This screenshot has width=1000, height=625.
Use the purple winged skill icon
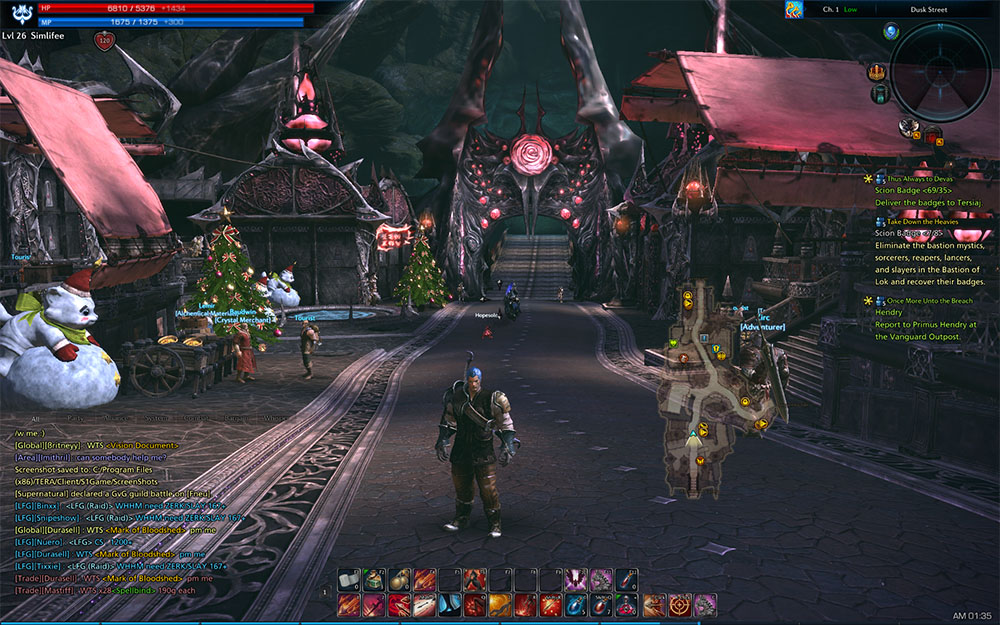tap(576, 579)
